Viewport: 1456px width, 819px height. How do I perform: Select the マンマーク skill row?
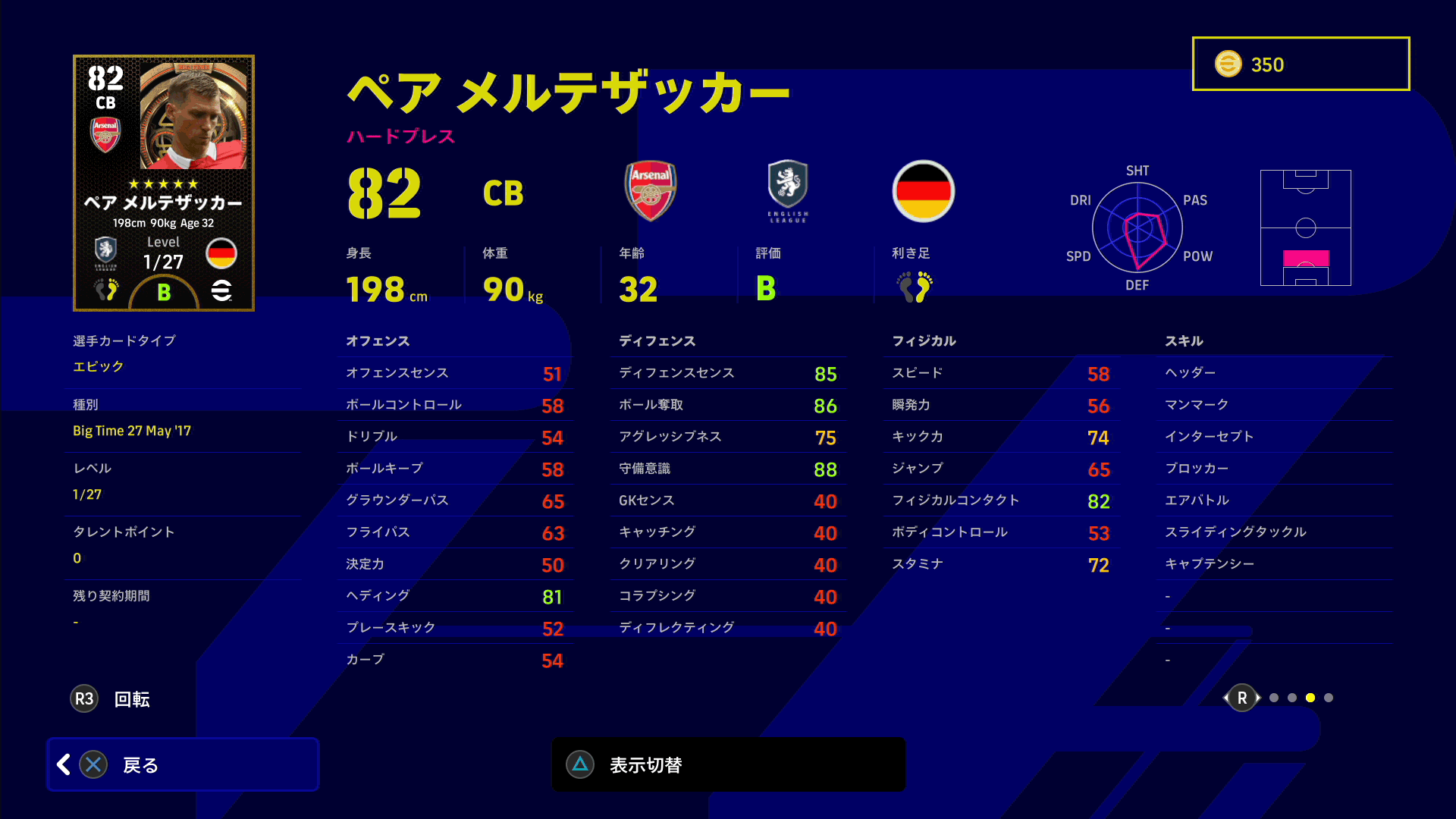[x=1274, y=405]
